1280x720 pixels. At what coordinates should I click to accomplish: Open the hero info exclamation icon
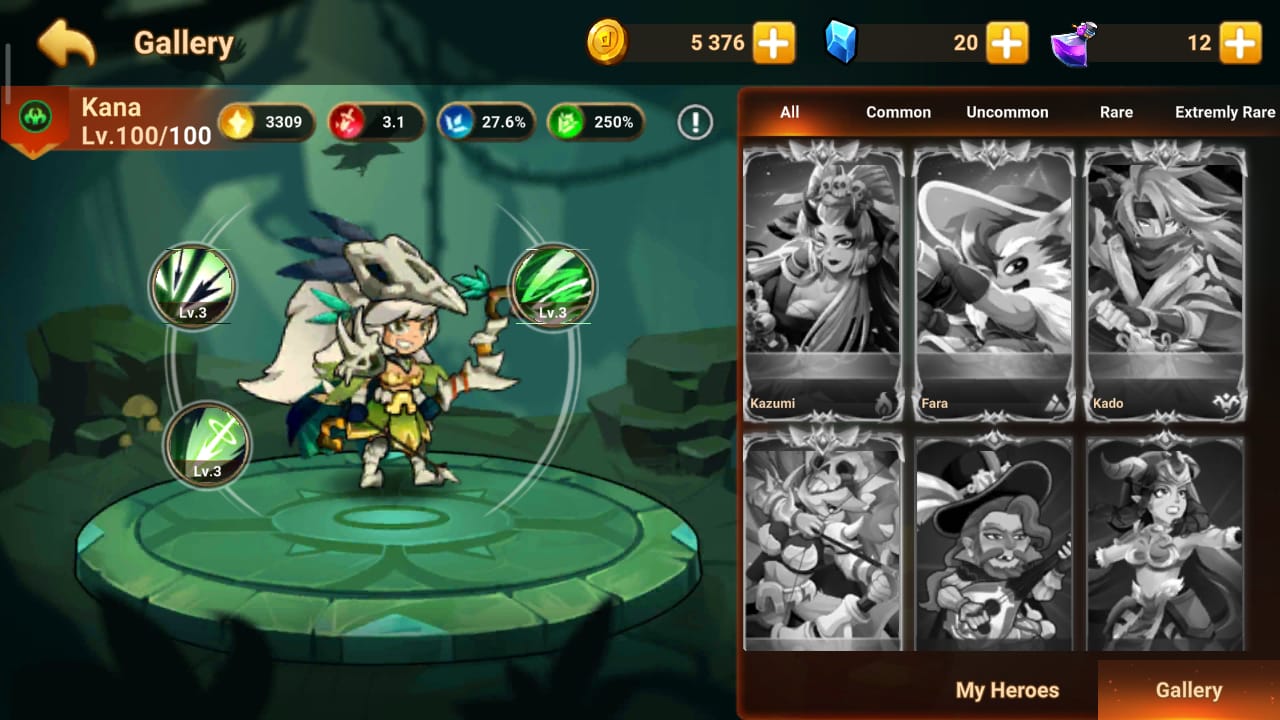pyautogui.click(x=695, y=121)
